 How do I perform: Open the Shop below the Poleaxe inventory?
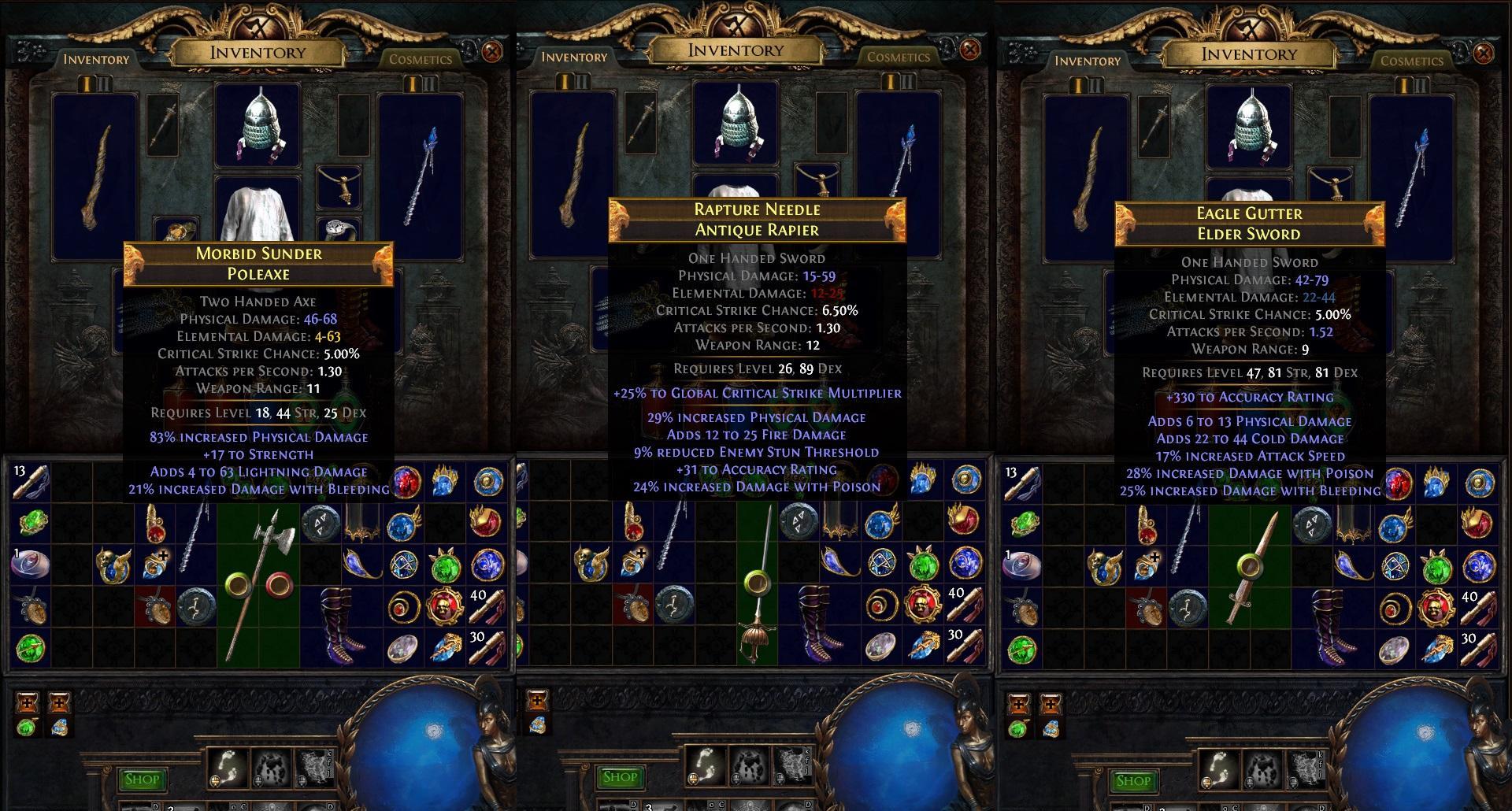pos(143,780)
